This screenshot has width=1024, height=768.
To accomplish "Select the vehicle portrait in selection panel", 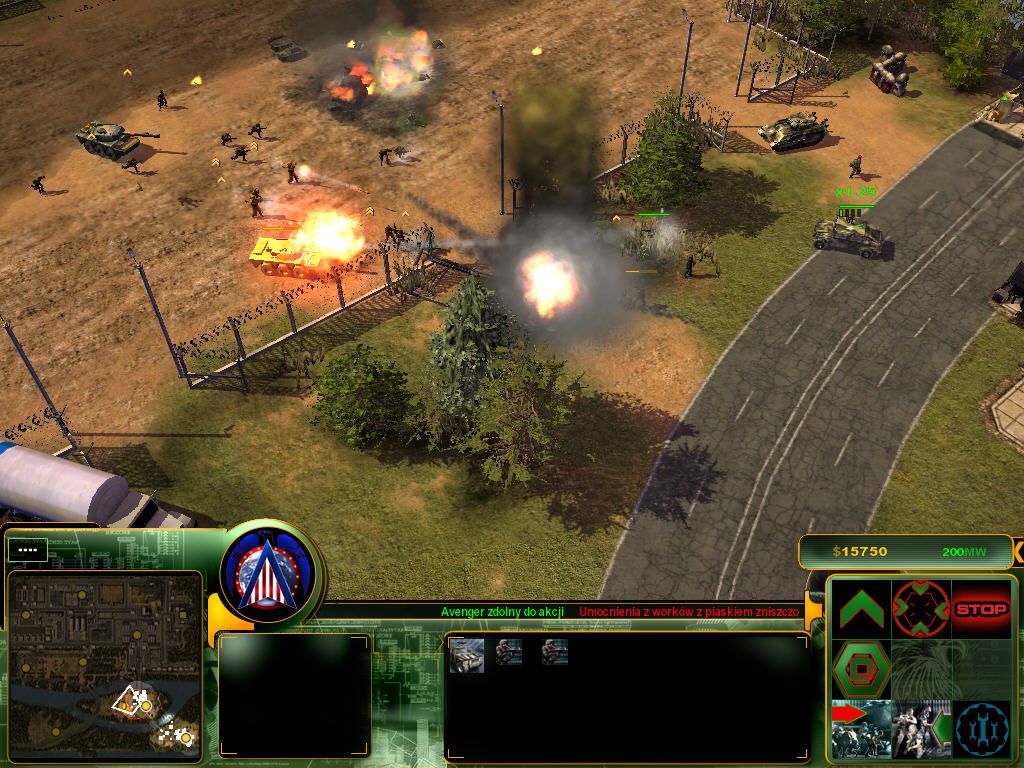I will point(467,655).
